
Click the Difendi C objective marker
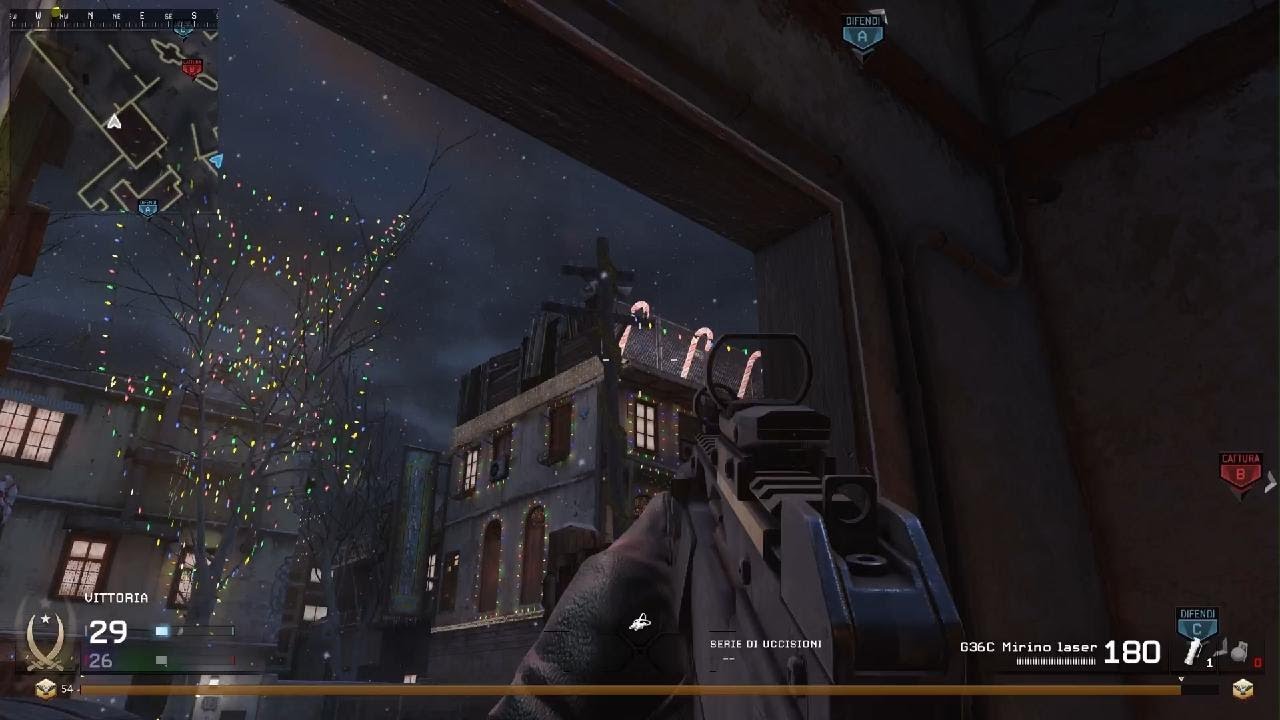pos(1197,624)
